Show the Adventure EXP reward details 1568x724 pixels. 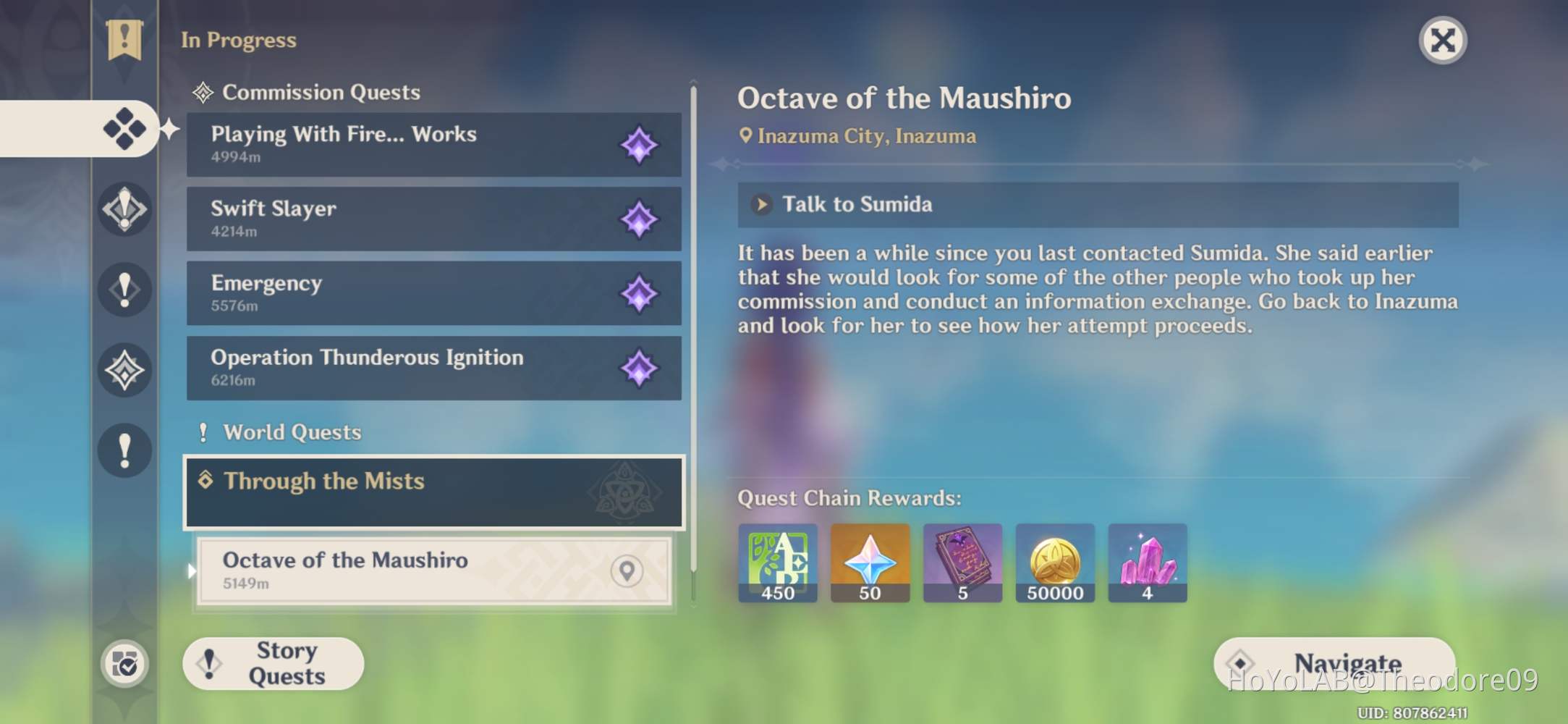778,563
